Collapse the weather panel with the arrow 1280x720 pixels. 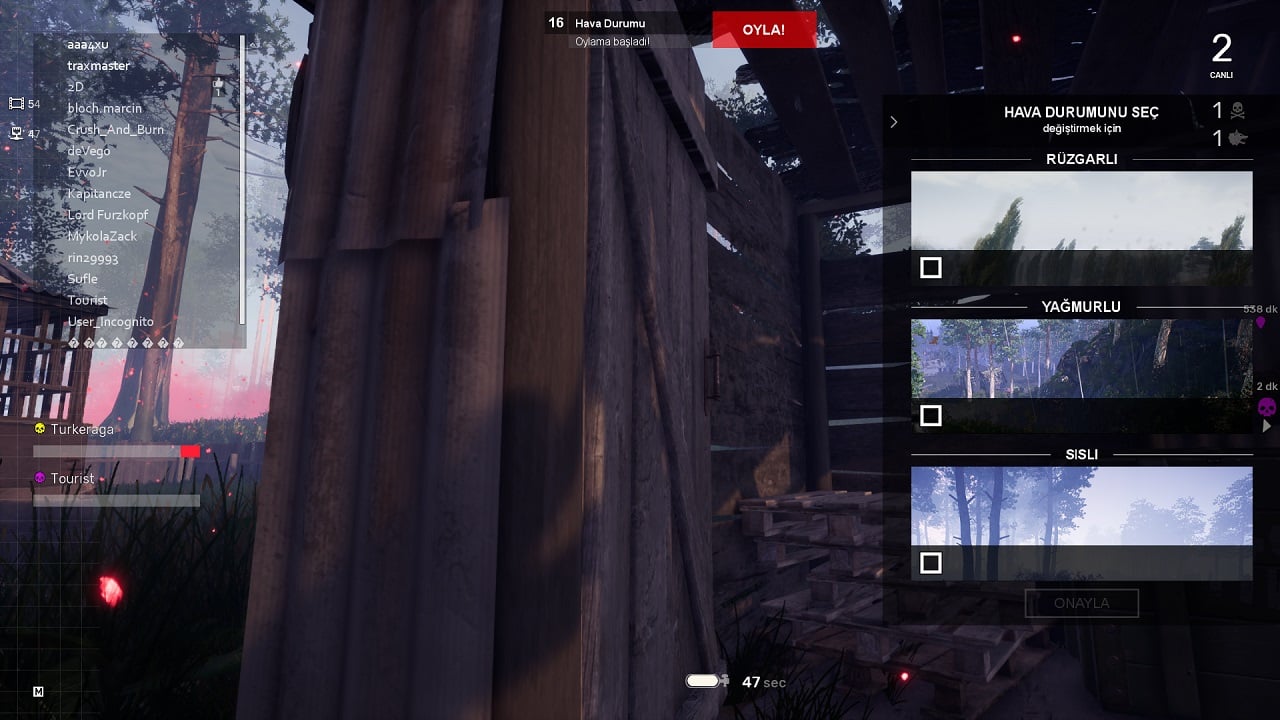tap(894, 122)
